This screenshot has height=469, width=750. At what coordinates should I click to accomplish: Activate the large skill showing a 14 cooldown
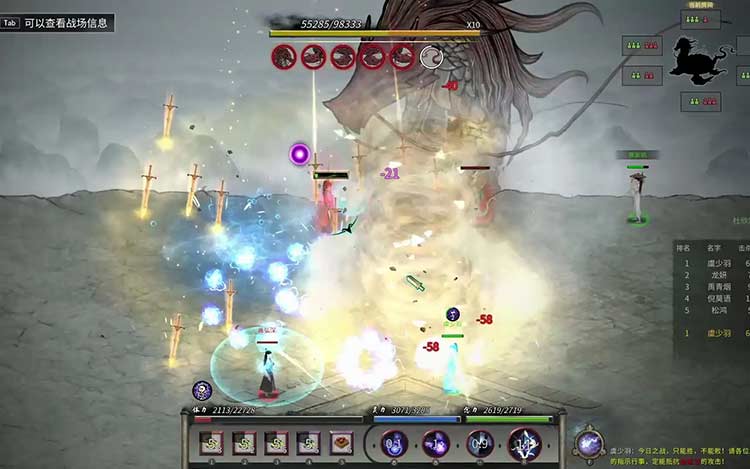525,443
